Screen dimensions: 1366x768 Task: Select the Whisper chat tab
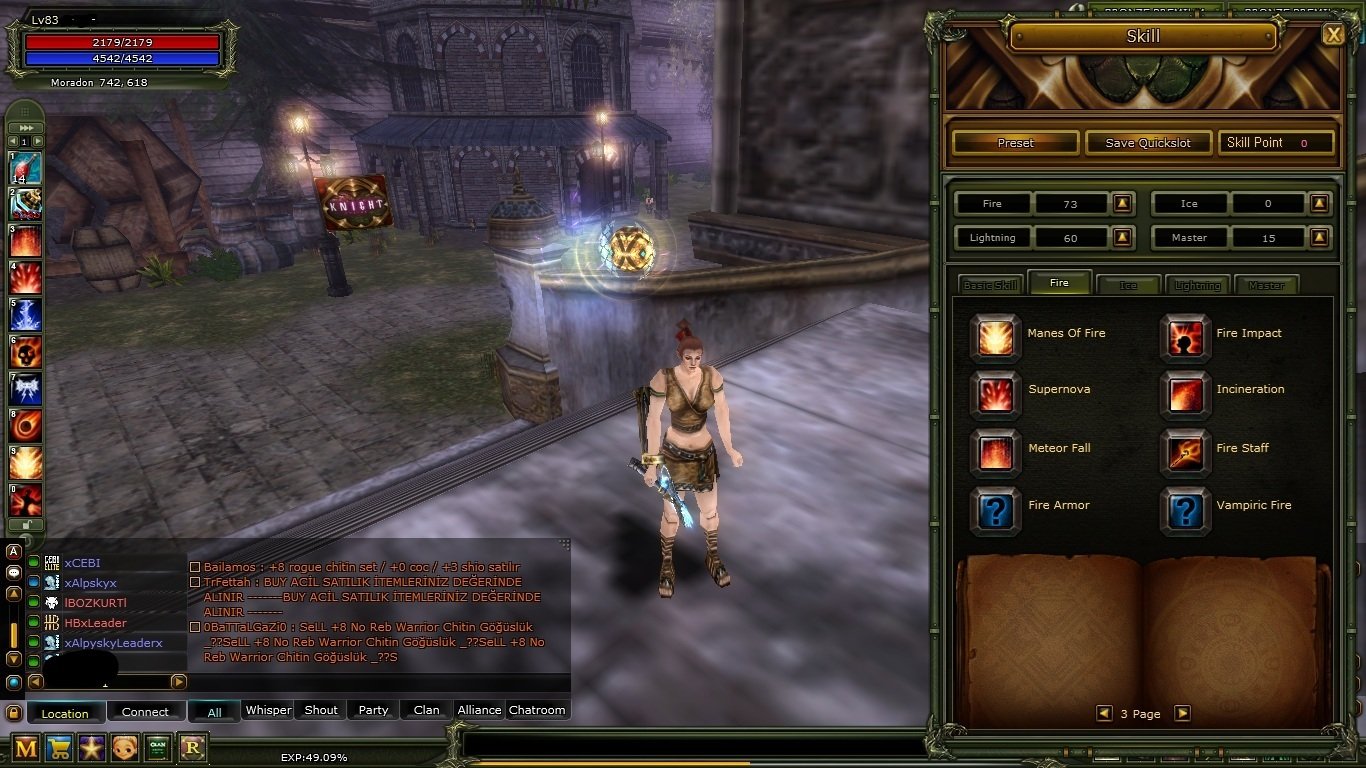pyautogui.click(x=267, y=710)
